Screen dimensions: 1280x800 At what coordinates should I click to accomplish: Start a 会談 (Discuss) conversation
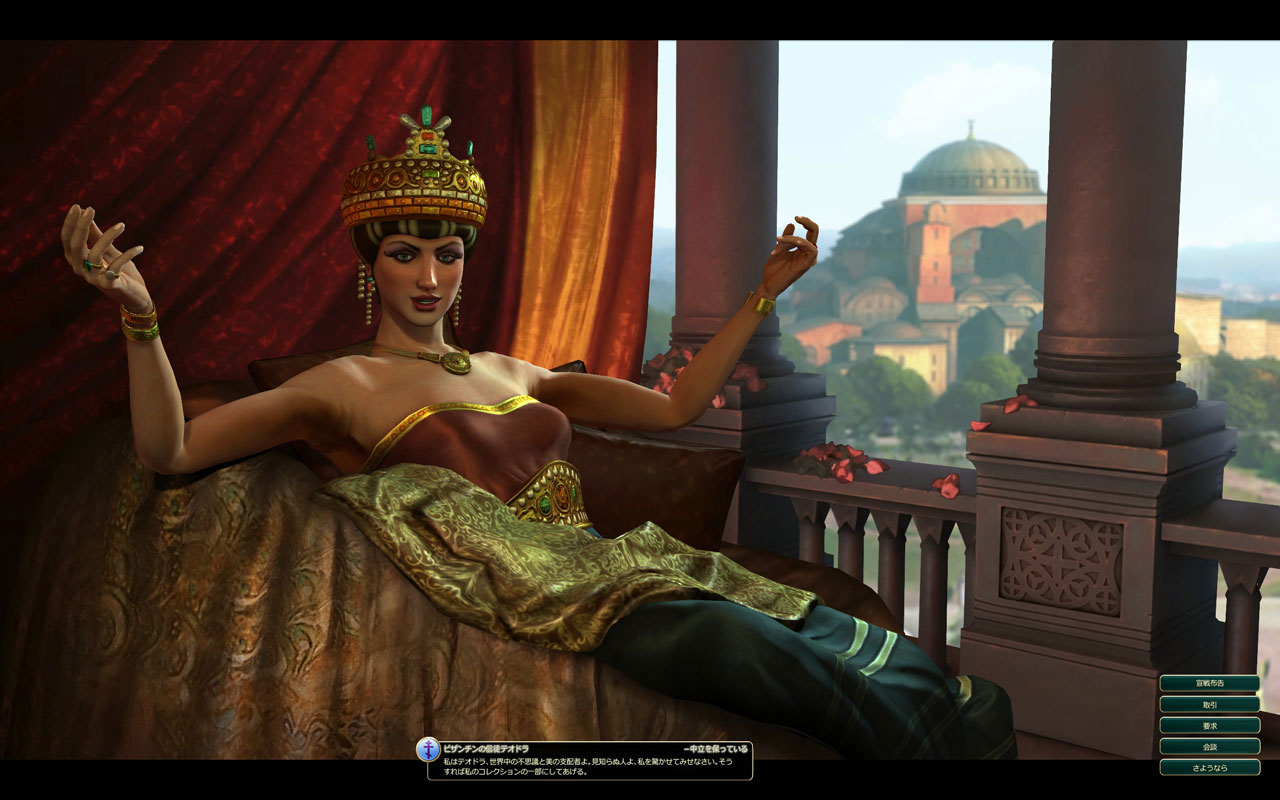(x=1209, y=747)
